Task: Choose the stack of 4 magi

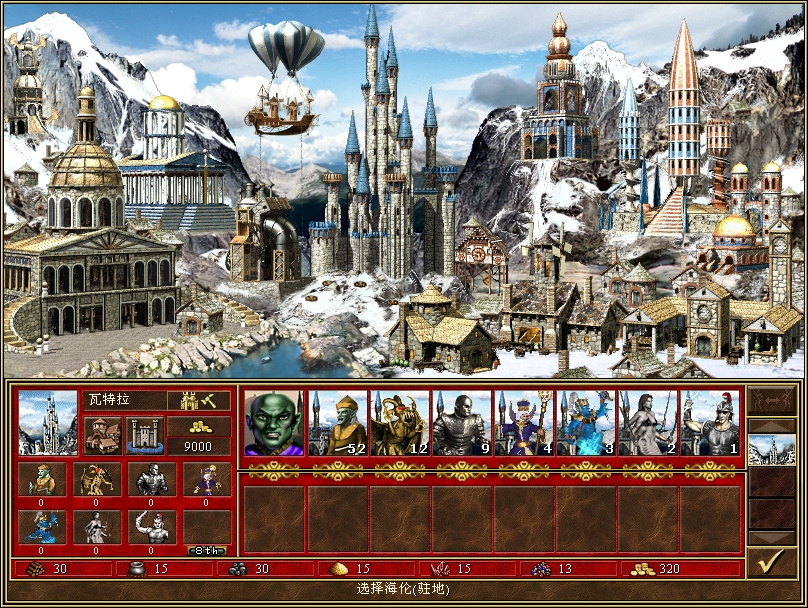Action: pos(523,424)
